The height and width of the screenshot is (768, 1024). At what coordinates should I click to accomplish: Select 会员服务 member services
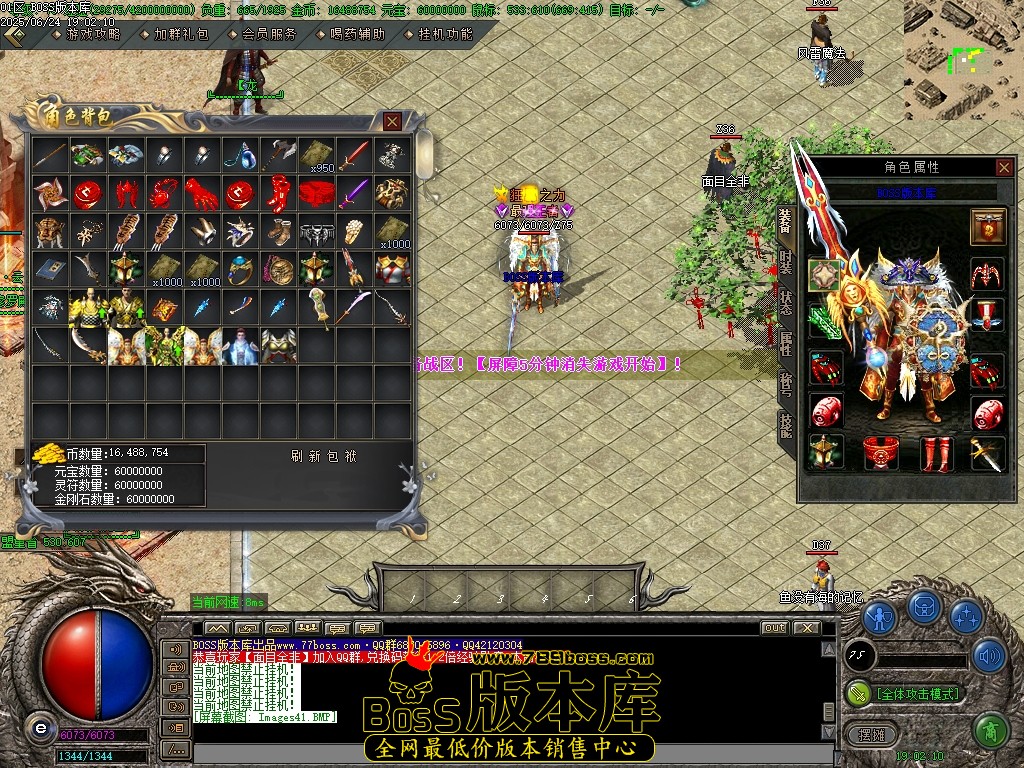point(269,34)
